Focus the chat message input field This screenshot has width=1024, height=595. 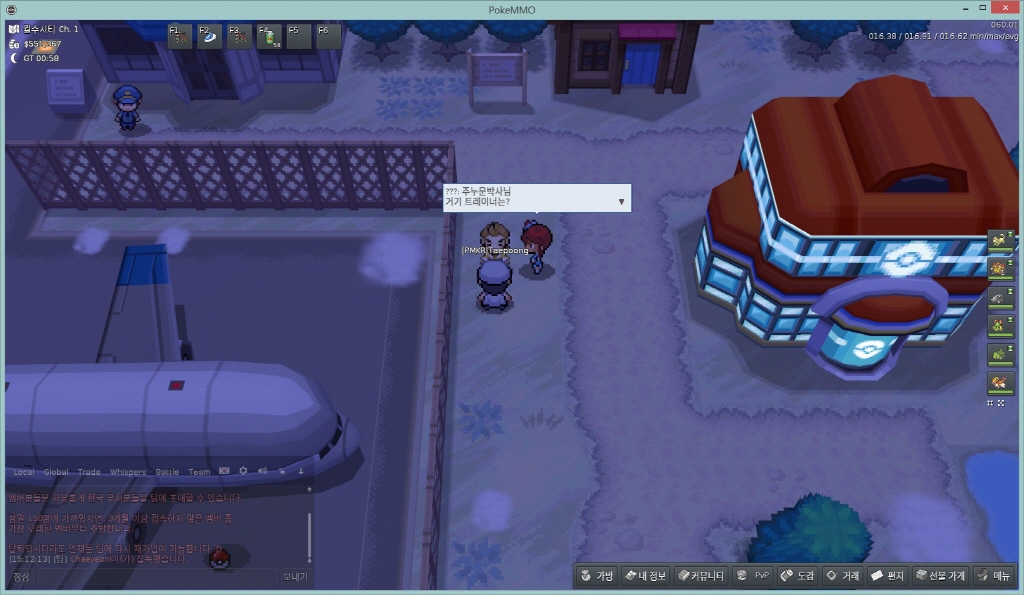[x=140, y=577]
